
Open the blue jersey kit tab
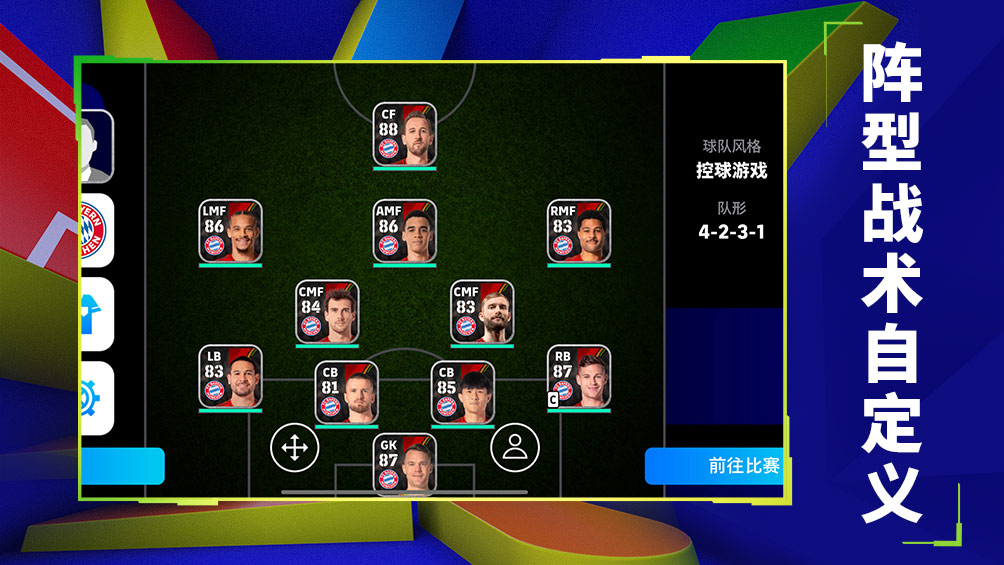pyautogui.click(x=94, y=314)
